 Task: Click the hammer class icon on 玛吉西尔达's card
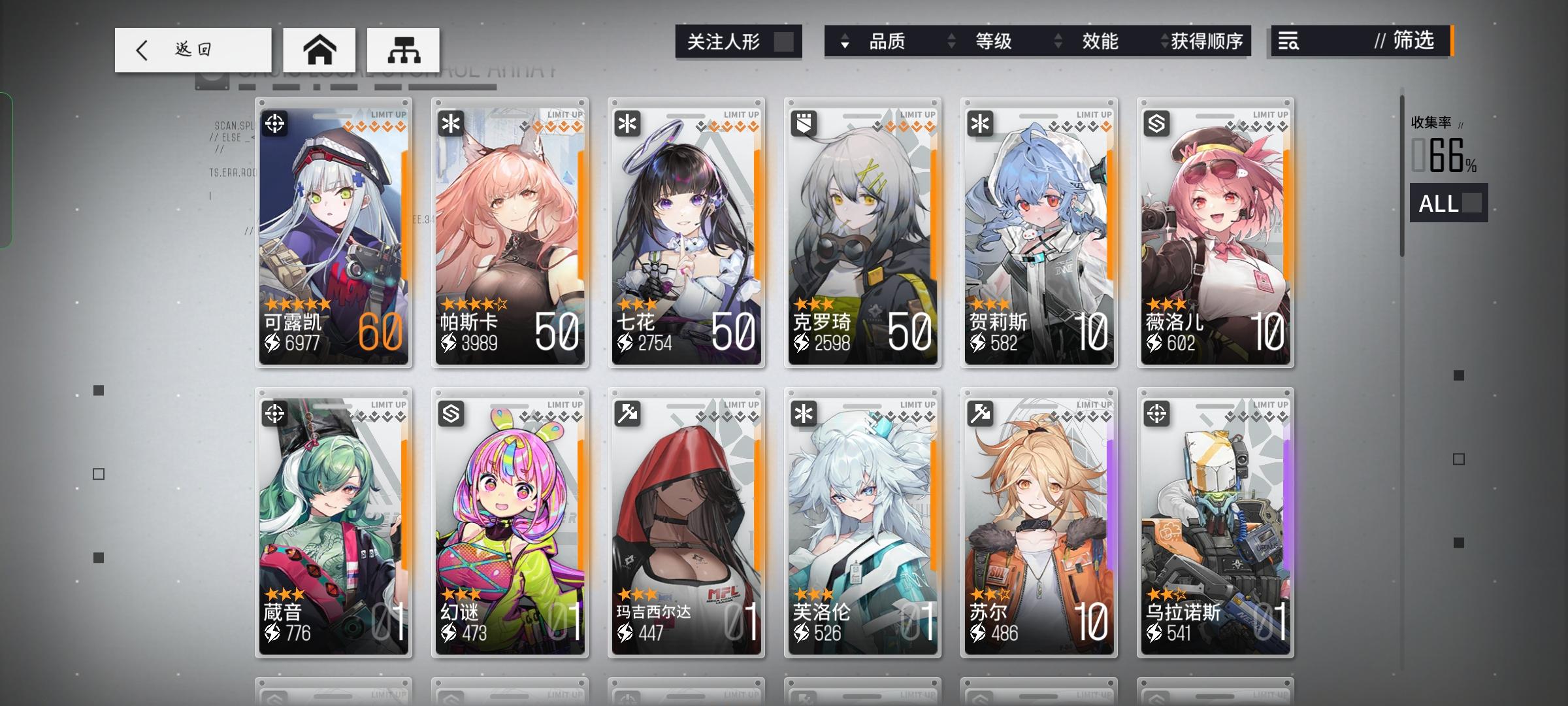pos(626,412)
